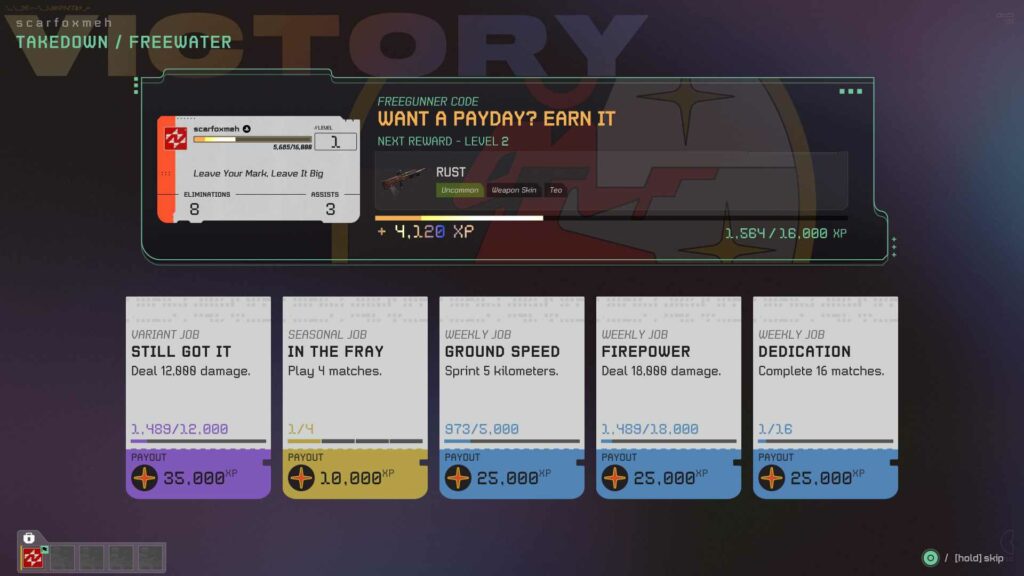Select the scarfoxmeh squad slot portrait
Image resolution: width=1024 pixels, height=576 pixels.
33,557
